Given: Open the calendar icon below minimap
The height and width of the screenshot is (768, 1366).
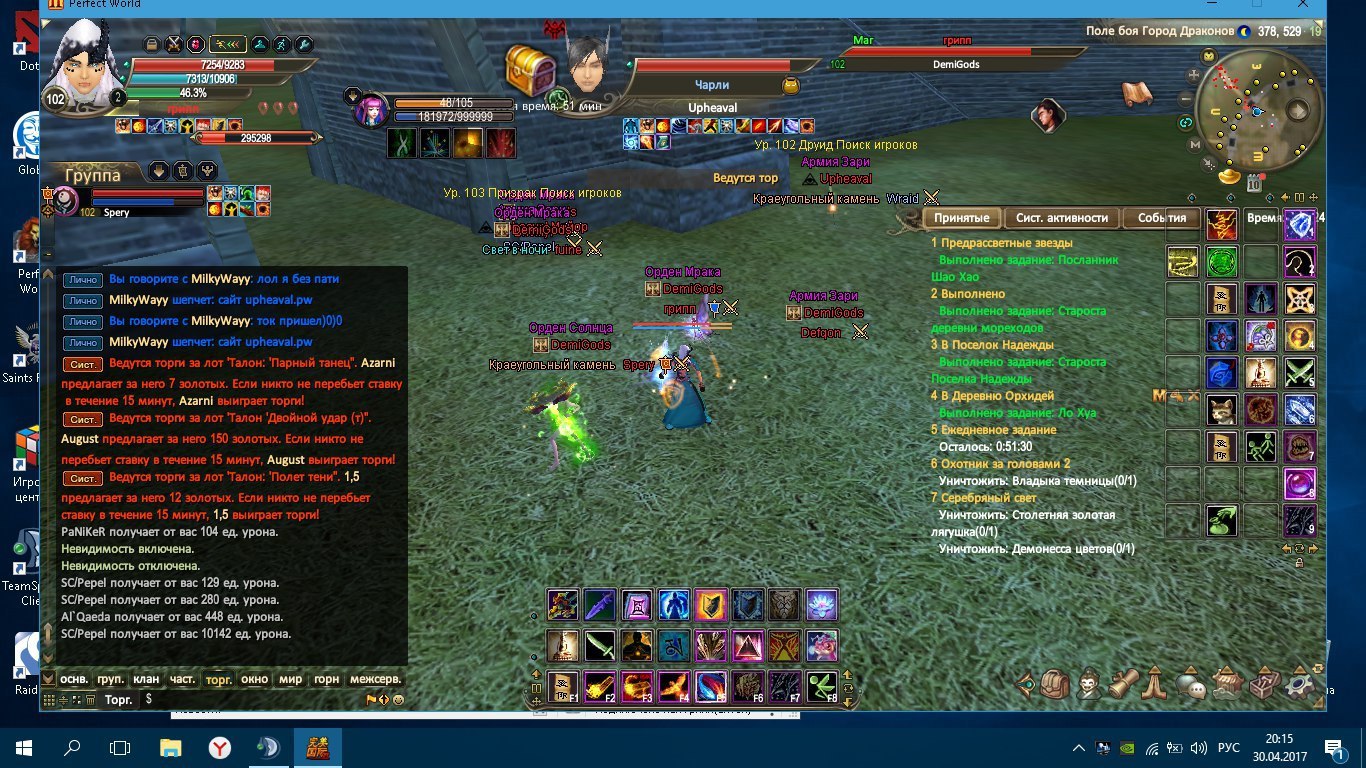Looking at the screenshot, I should click(x=1254, y=182).
